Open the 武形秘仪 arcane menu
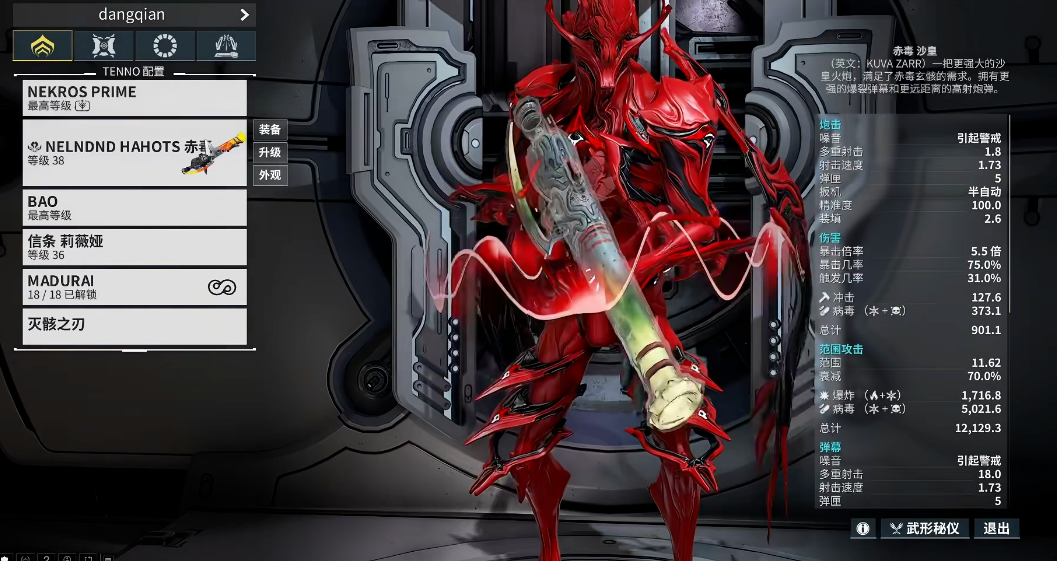 tap(925, 528)
